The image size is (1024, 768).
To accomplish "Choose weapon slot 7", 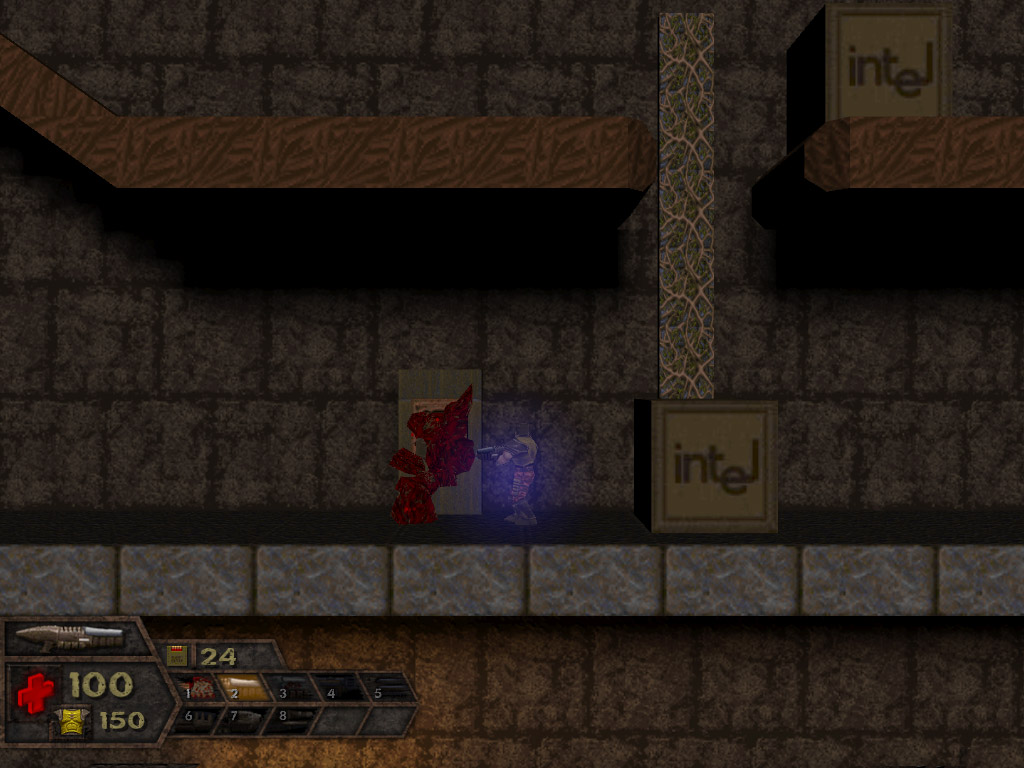I will pyautogui.click(x=242, y=719).
